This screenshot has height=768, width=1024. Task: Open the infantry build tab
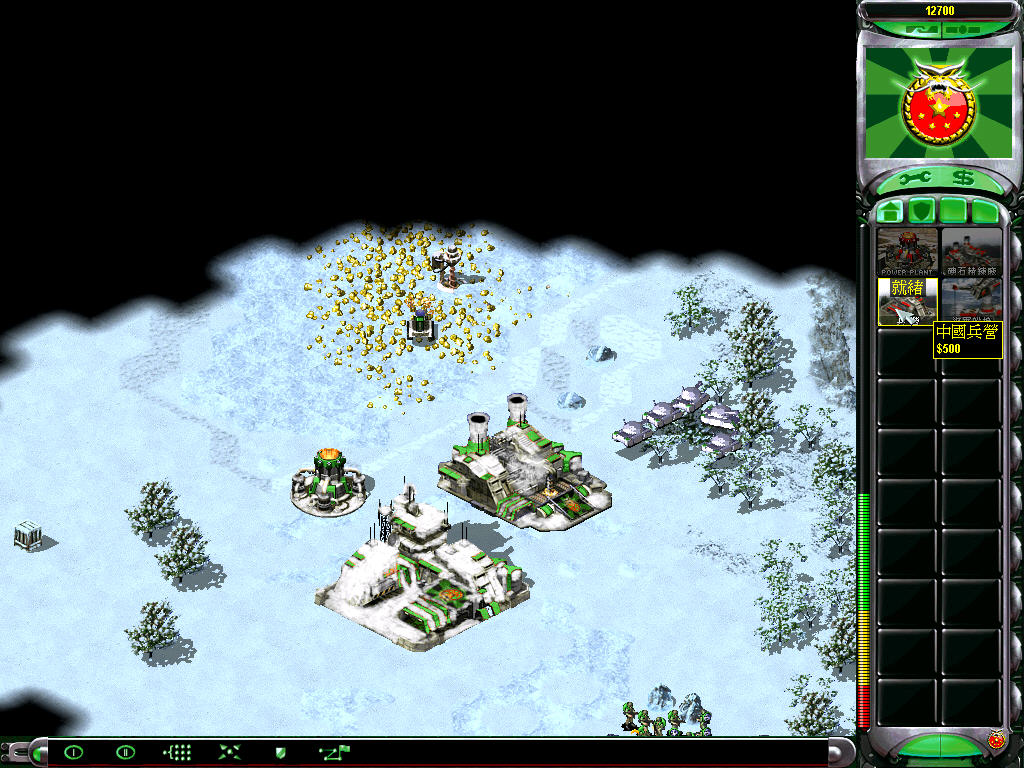tap(953, 211)
